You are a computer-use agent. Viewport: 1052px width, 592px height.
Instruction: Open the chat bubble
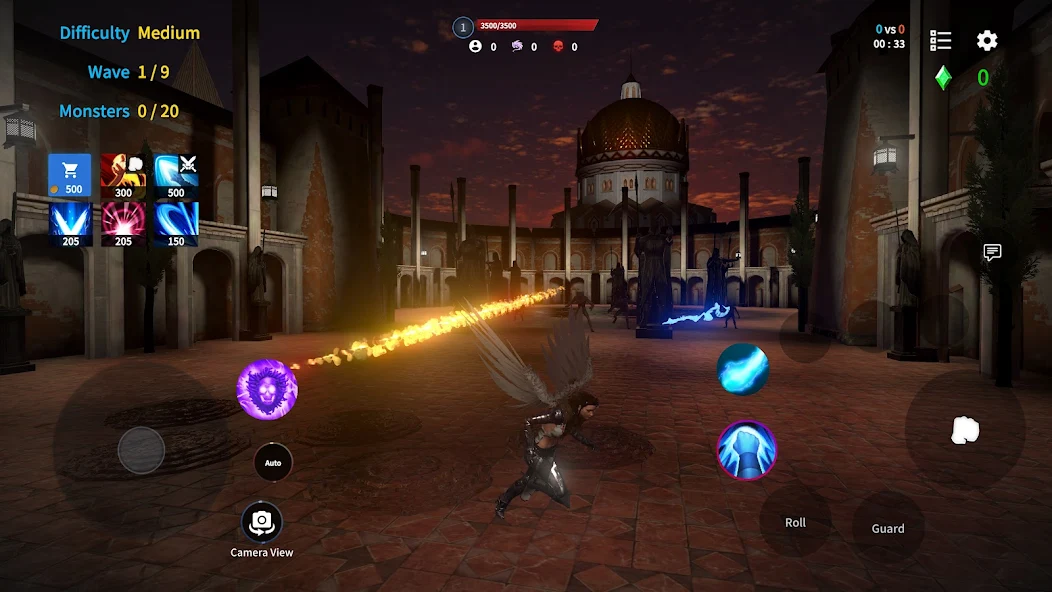click(x=992, y=252)
